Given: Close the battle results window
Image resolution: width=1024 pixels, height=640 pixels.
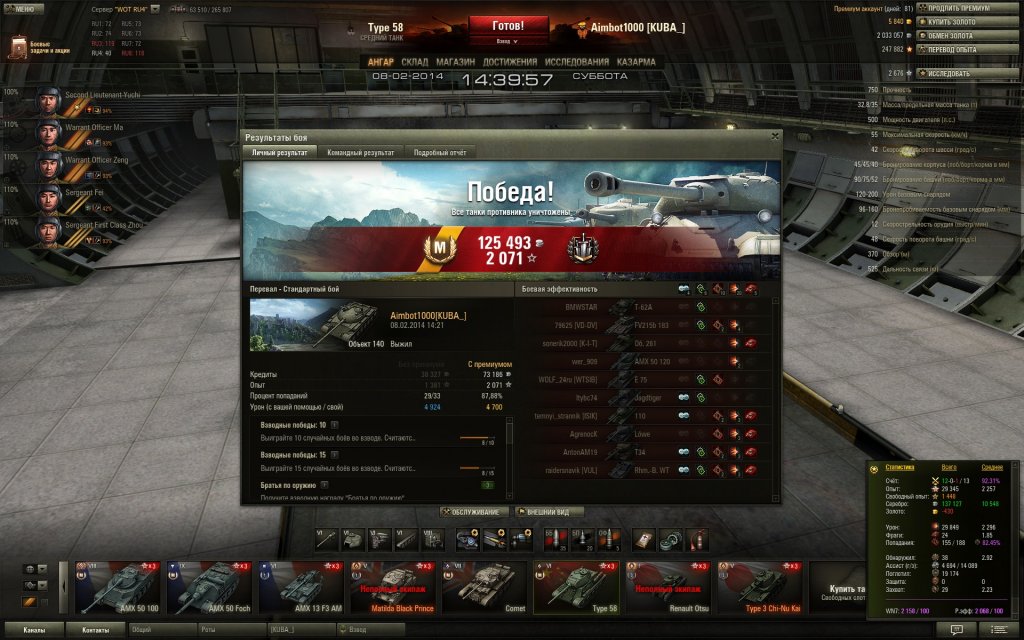Looking at the screenshot, I should point(774,135).
